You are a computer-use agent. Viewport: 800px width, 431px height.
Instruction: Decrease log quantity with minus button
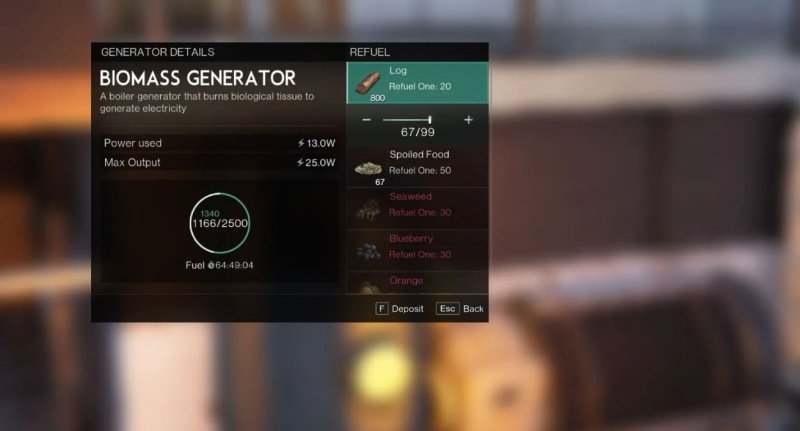tap(367, 120)
